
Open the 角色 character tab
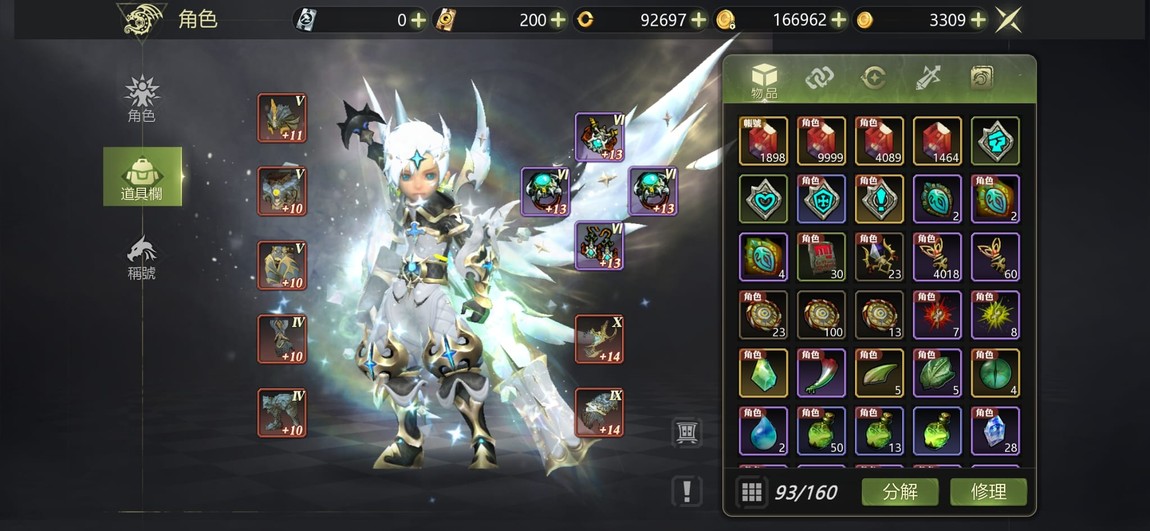pyautogui.click(x=141, y=100)
